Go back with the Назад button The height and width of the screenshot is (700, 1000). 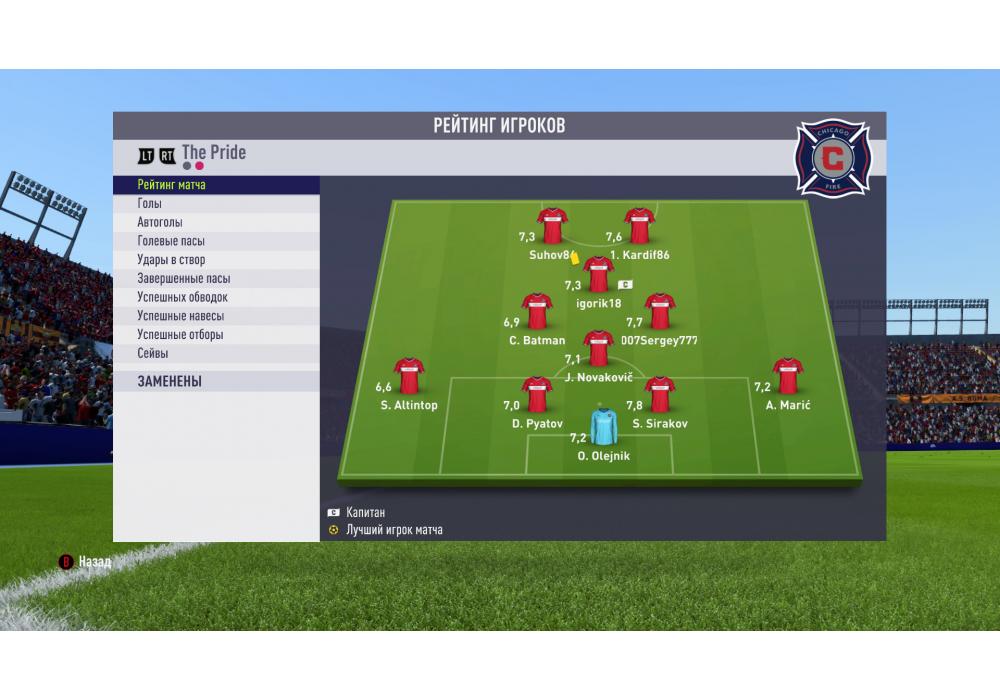(86, 562)
